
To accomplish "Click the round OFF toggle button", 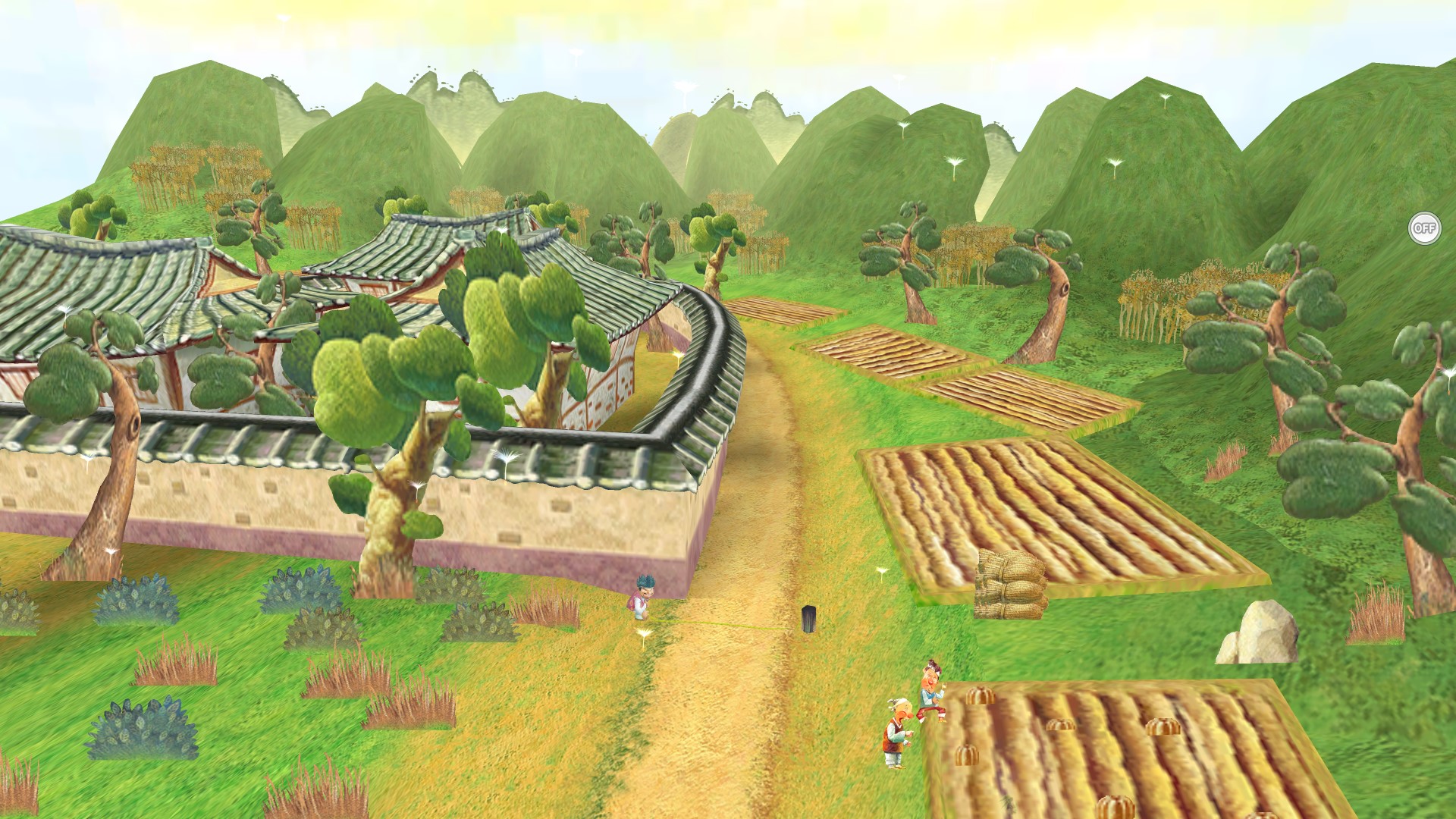I will tap(1424, 228).
